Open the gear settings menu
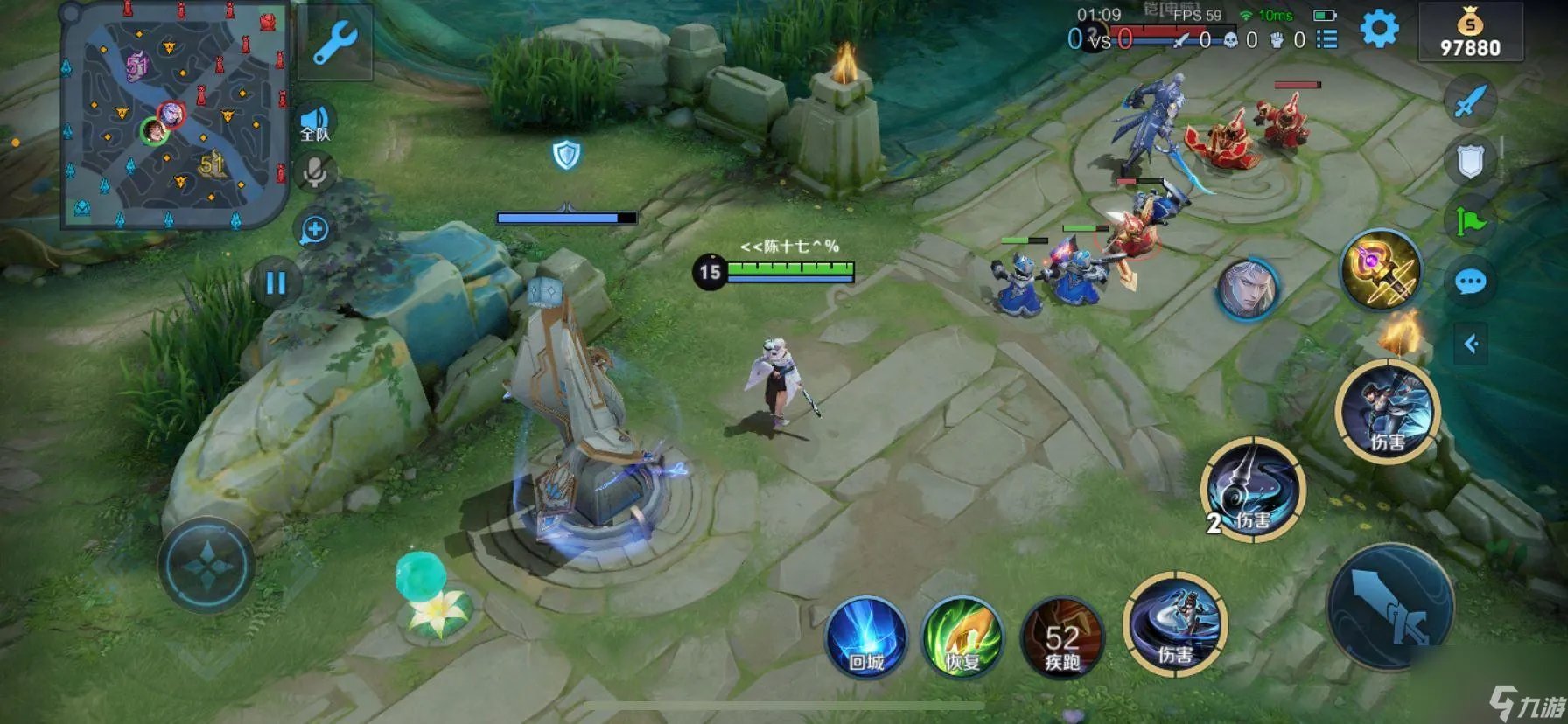1568x724 pixels. tap(1379, 30)
